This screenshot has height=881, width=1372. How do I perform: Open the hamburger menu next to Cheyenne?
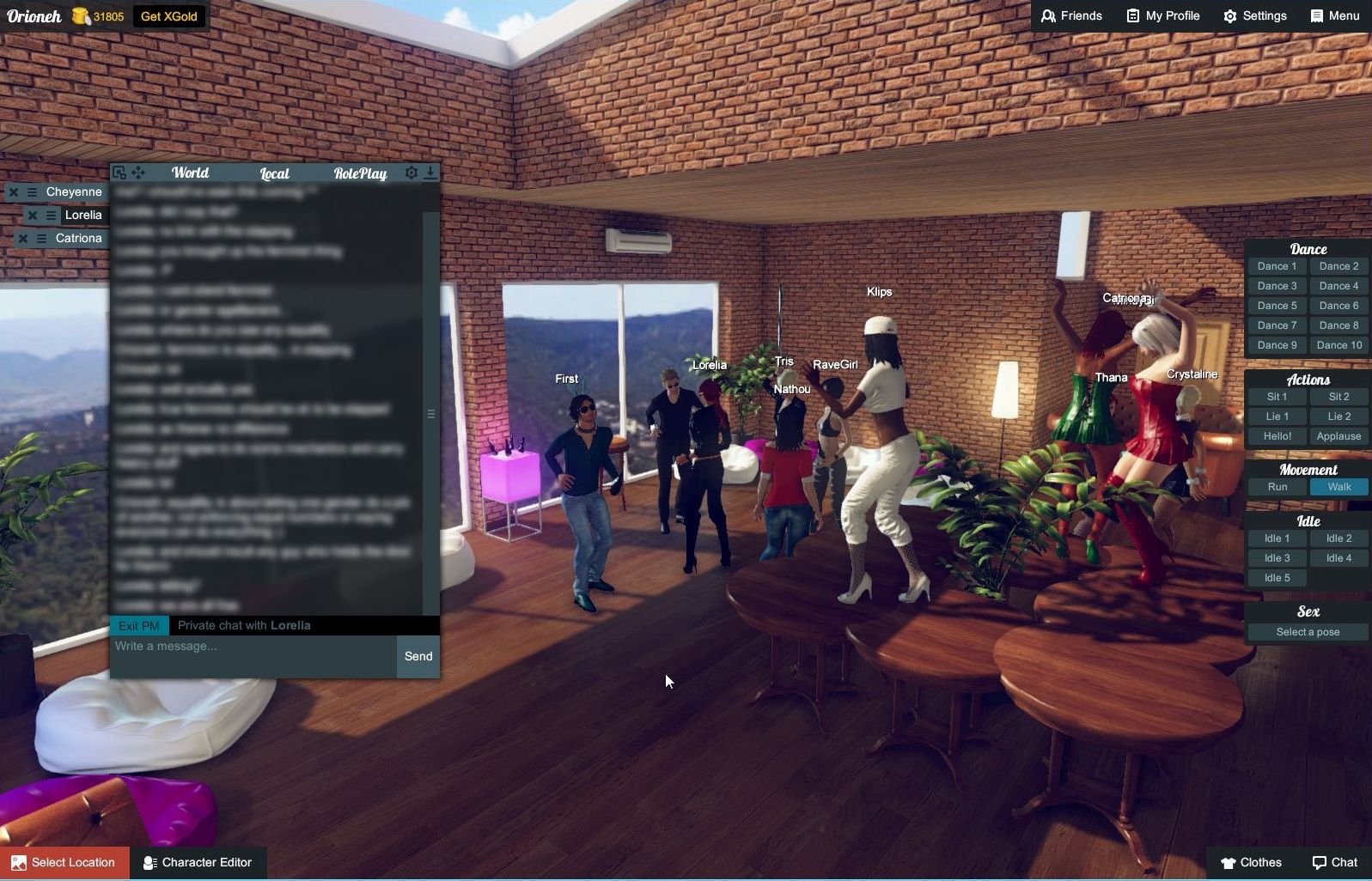coord(32,191)
